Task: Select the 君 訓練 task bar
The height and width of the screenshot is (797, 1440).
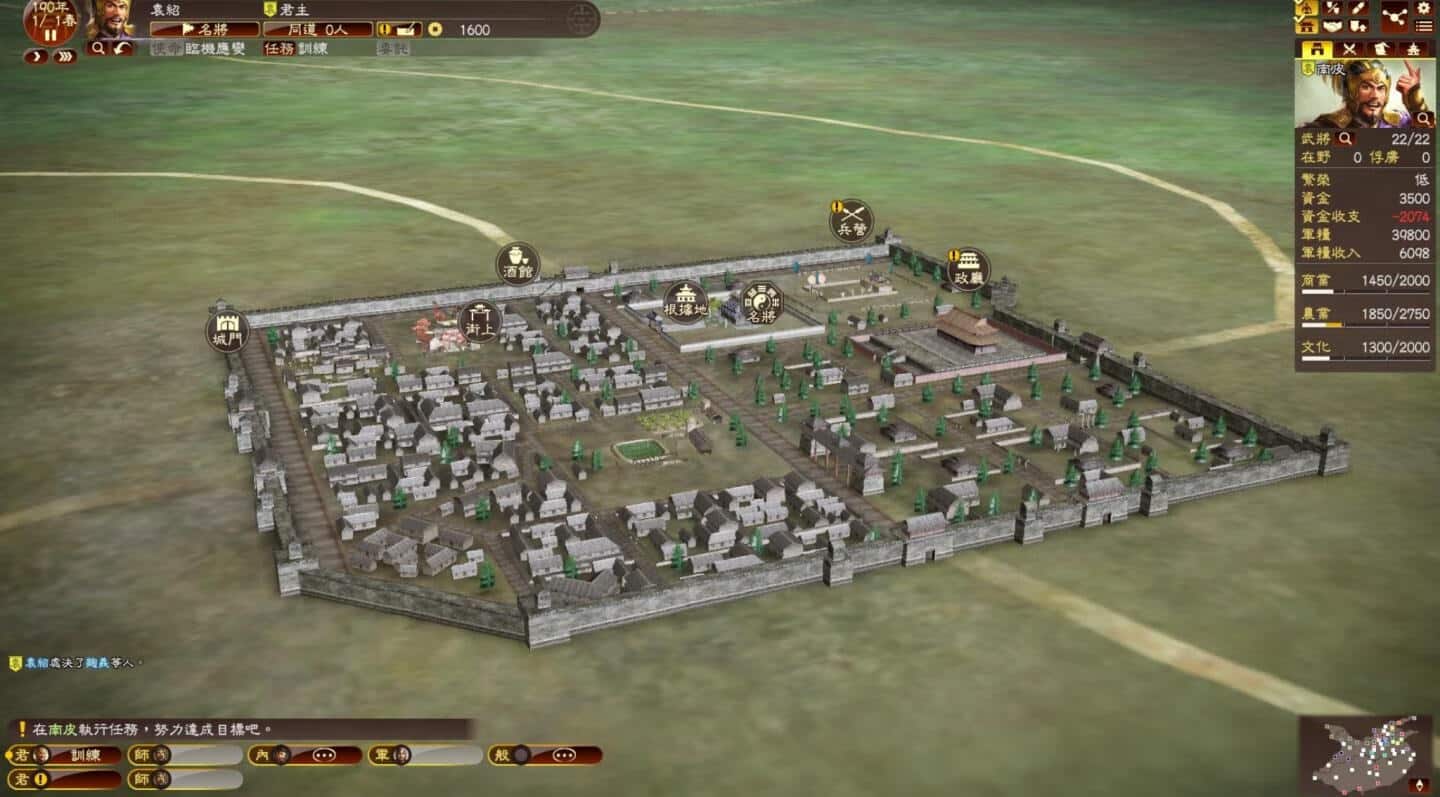Action: pos(65,755)
